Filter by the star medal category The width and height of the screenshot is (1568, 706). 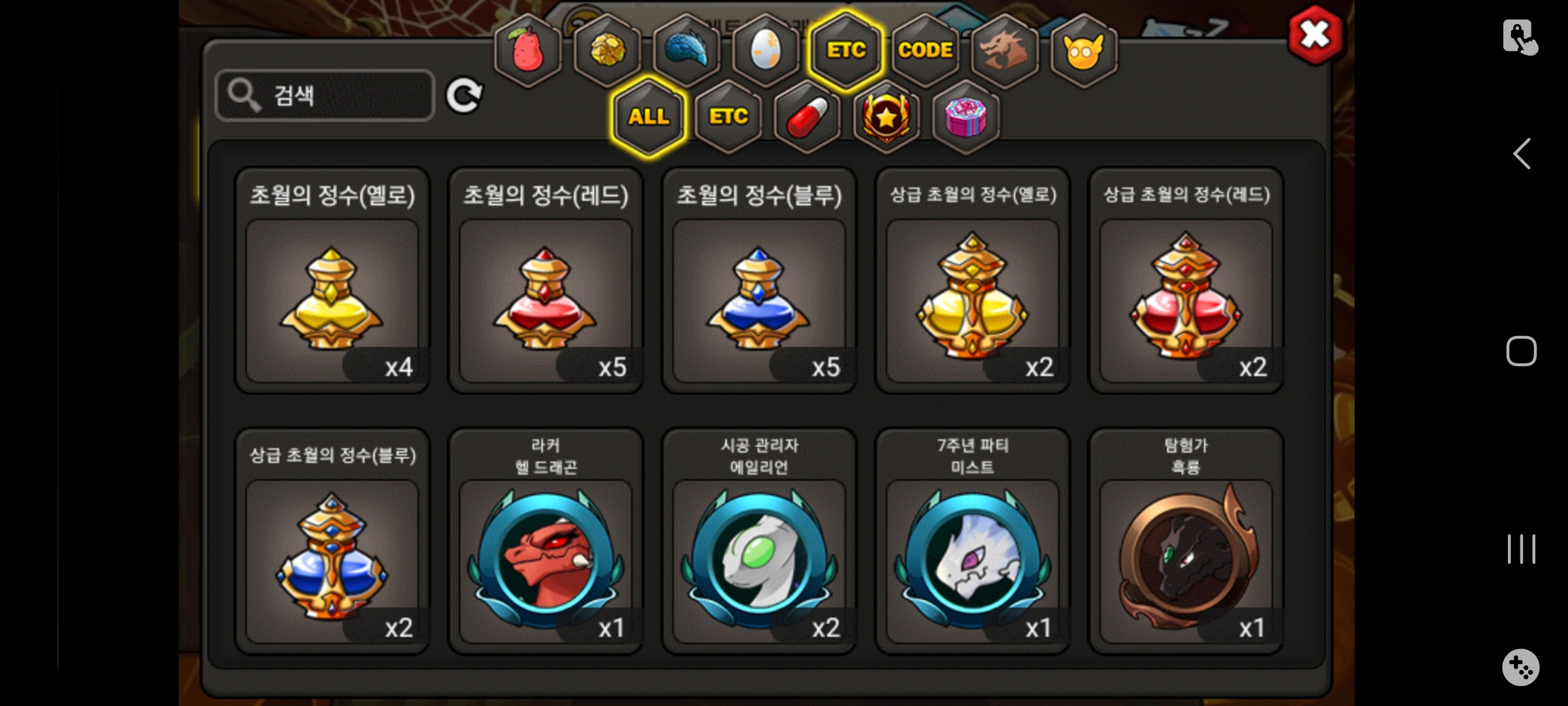pos(887,117)
